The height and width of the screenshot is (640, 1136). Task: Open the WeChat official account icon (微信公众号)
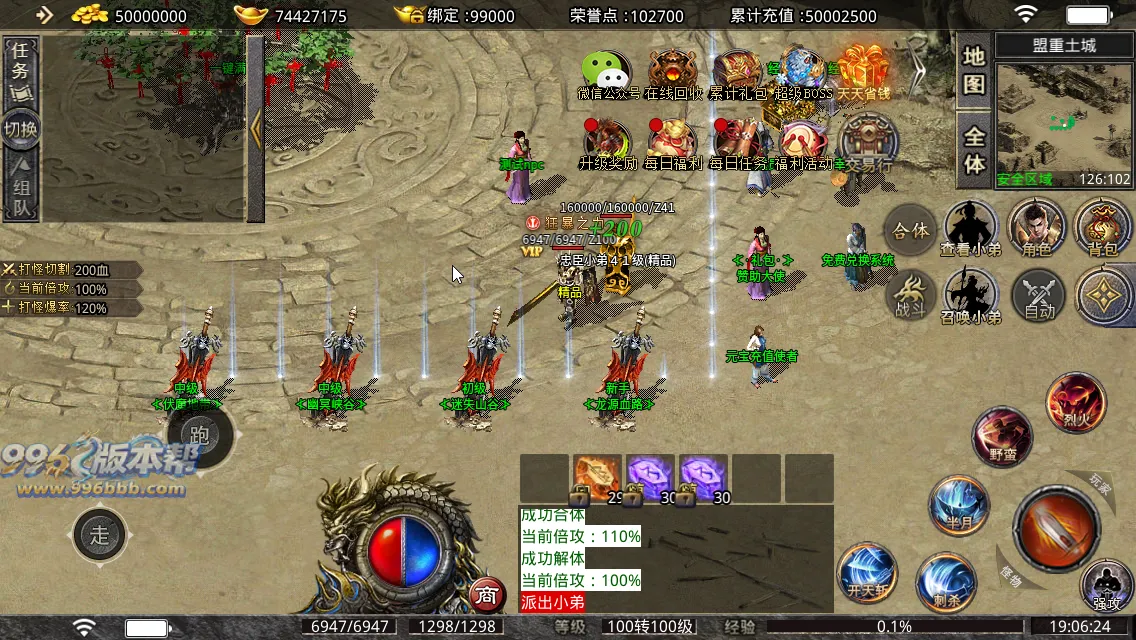pos(608,71)
